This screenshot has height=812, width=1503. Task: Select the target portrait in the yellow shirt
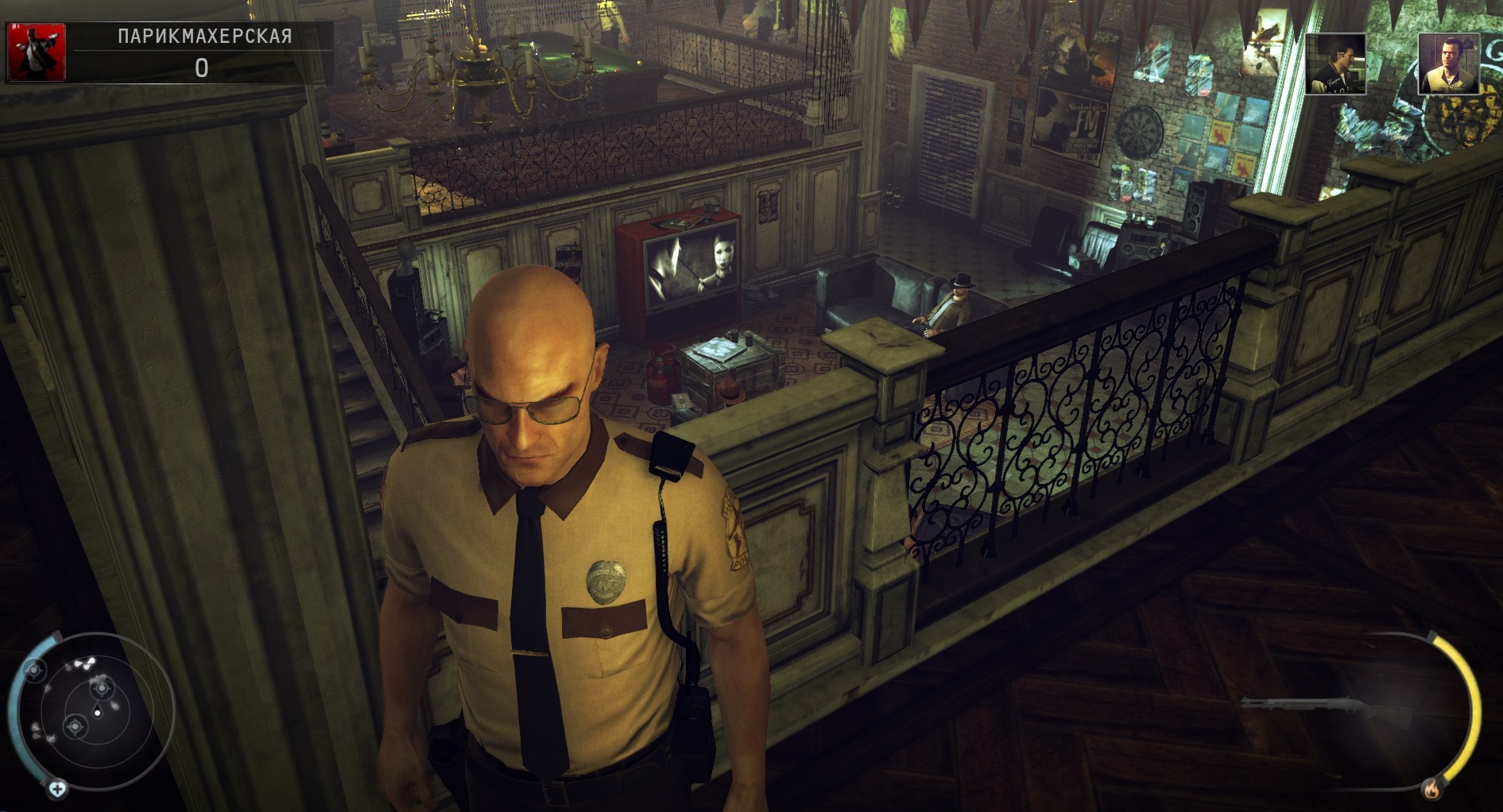1448,64
